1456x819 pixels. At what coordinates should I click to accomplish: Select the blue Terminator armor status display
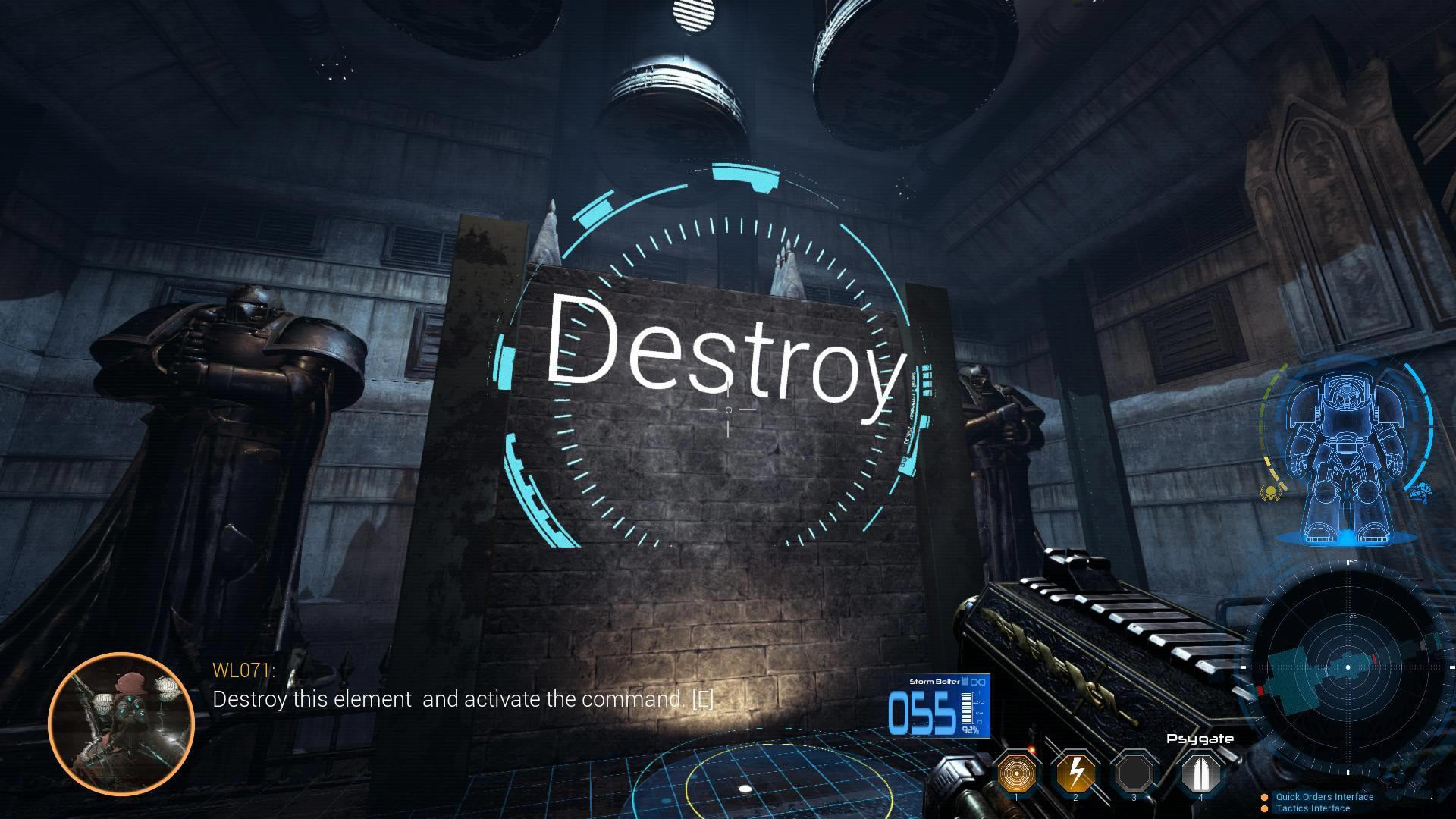(1347, 455)
